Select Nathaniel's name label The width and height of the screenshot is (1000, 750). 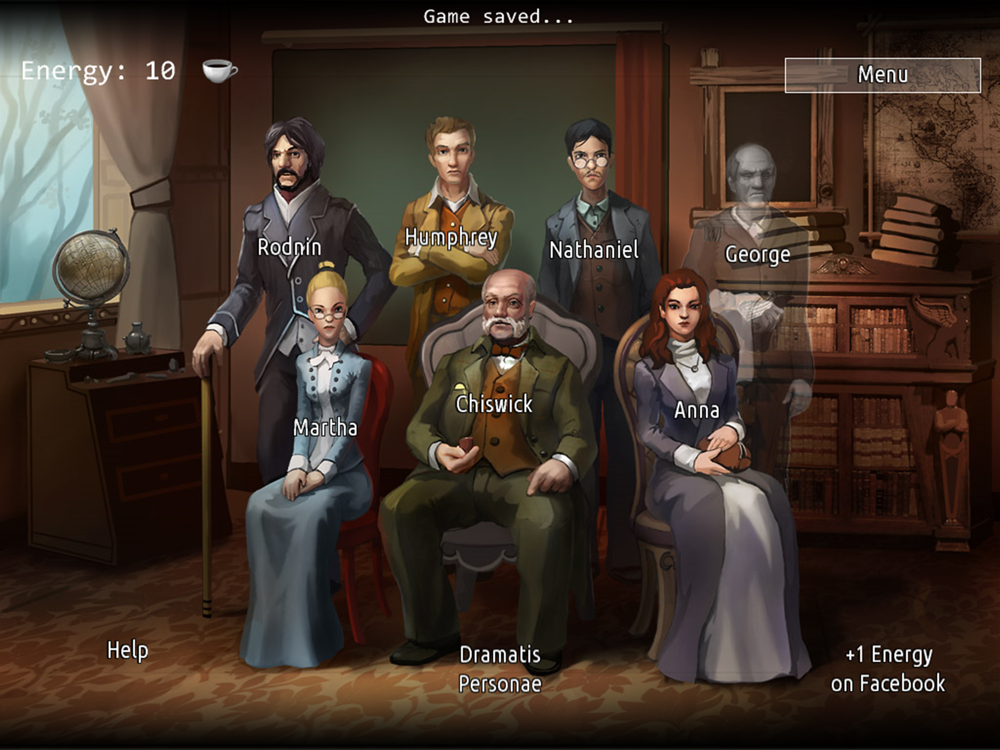click(x=593, y=250)
